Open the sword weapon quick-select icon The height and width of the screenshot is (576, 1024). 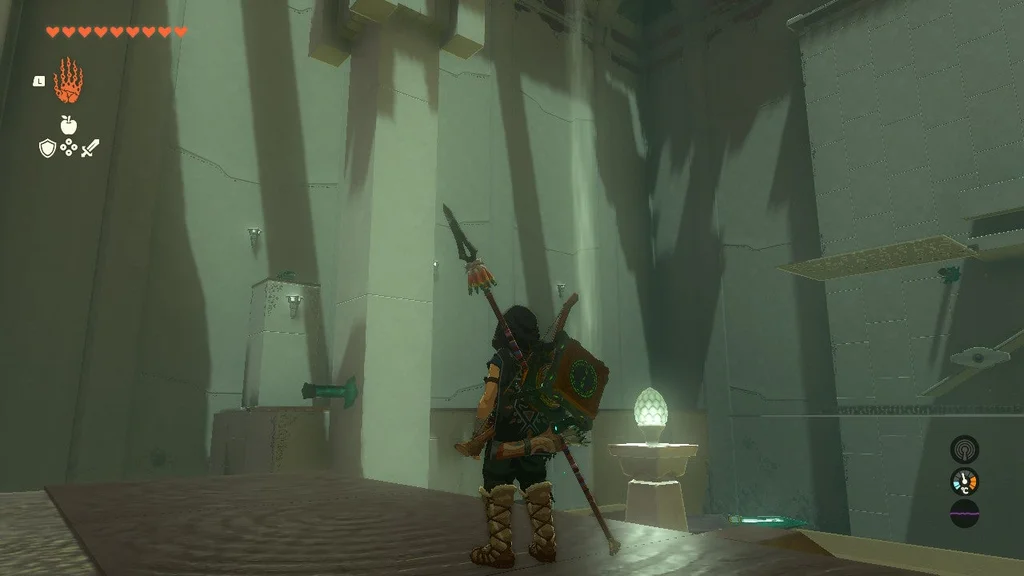pyautogui.click(x=90, y=148)
